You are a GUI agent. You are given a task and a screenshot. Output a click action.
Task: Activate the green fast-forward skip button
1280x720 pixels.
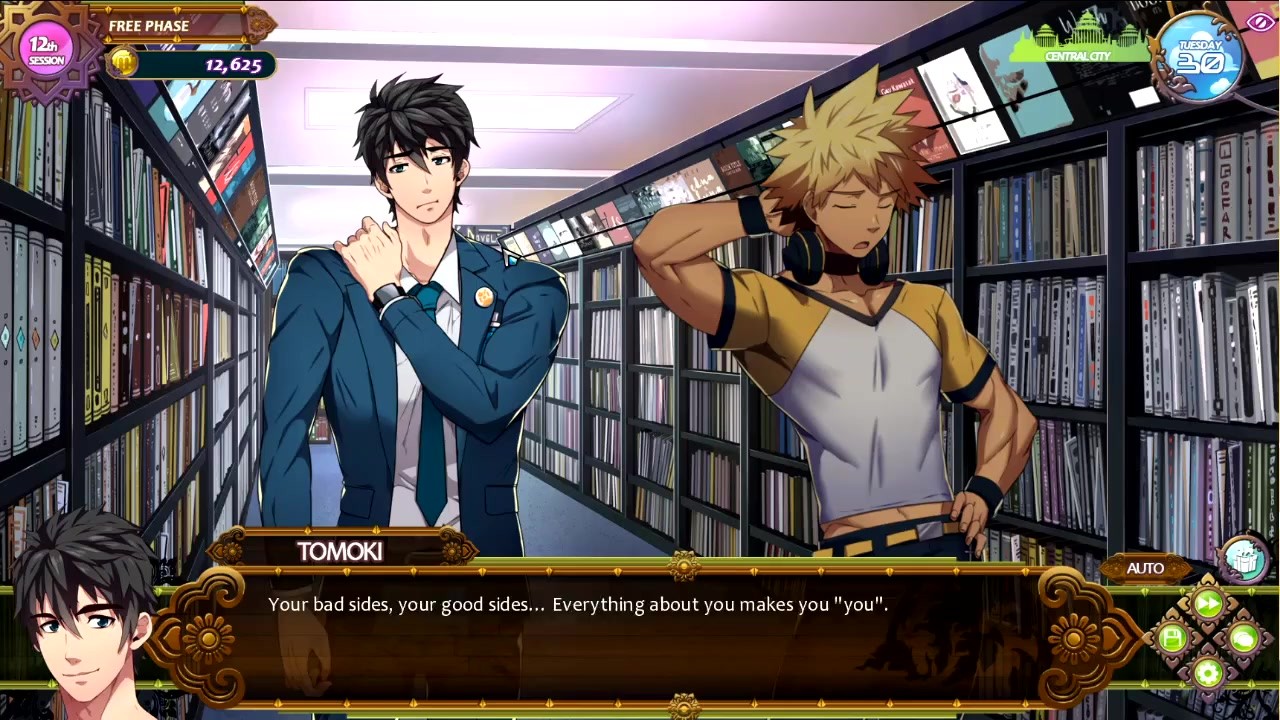(x=1208, y=603)
